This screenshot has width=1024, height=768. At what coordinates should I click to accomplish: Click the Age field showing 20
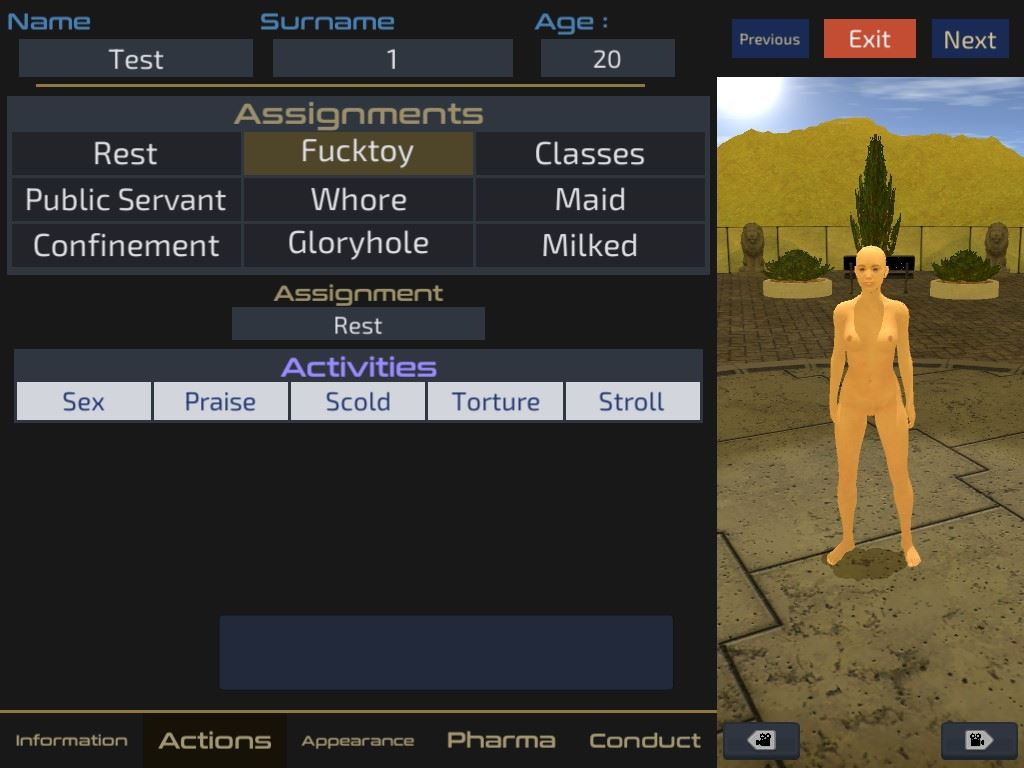(x=607, y=59)
